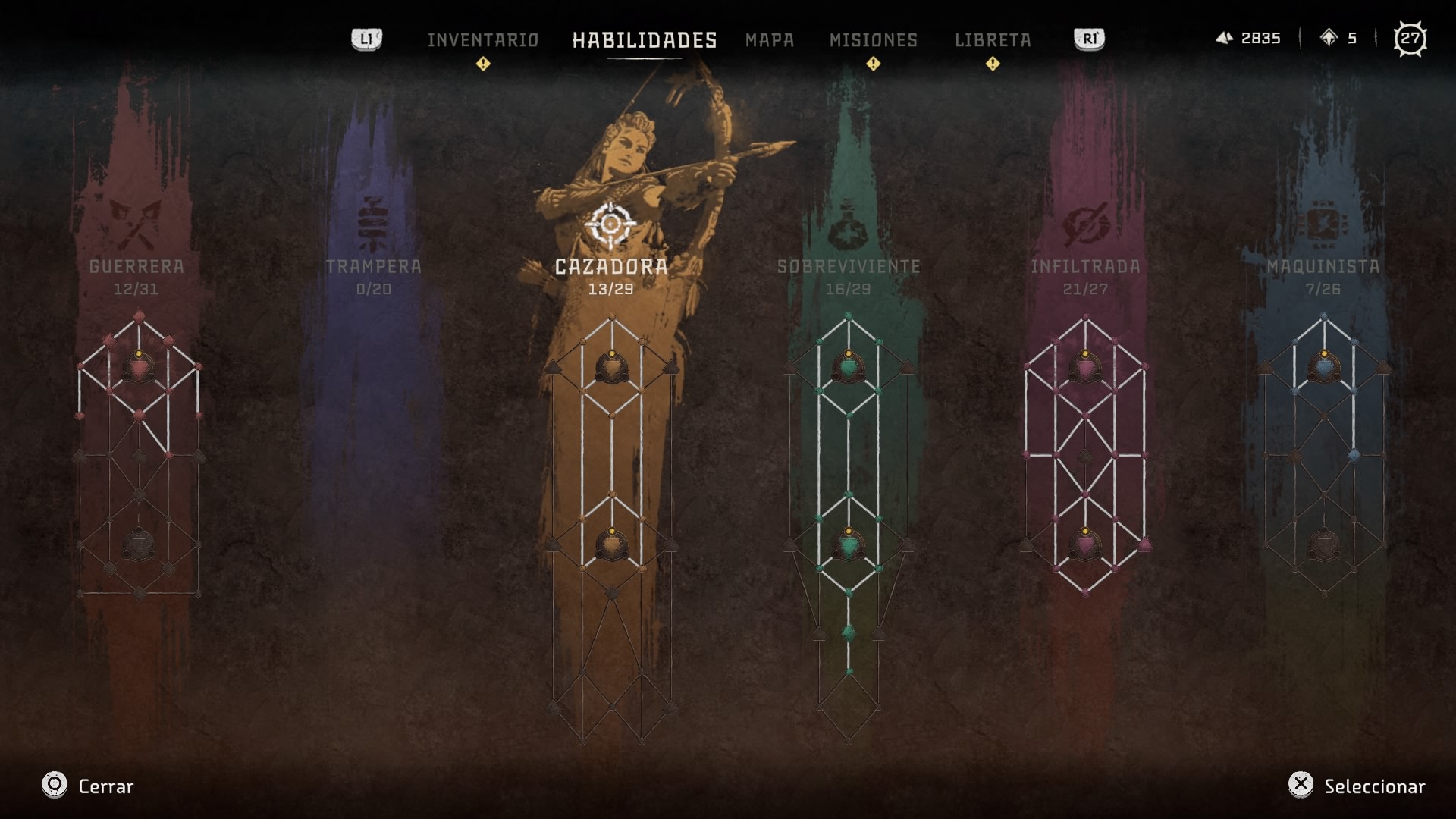
Task: Switch to the Inventario tab
Action: coord(482,39)
